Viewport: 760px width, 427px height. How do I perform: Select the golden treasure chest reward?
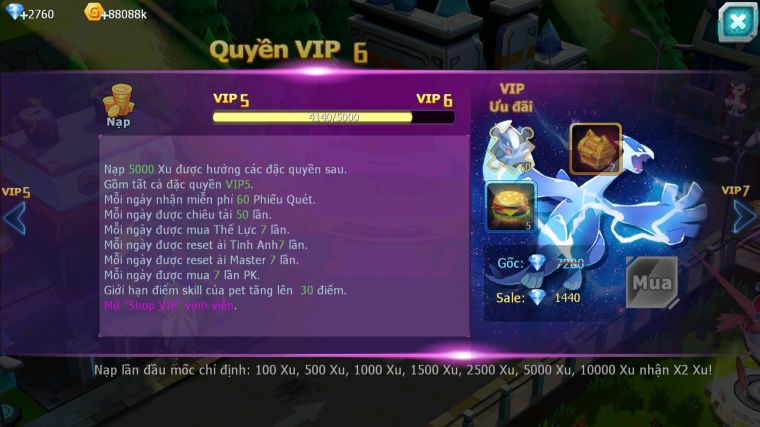coord(595,149)
